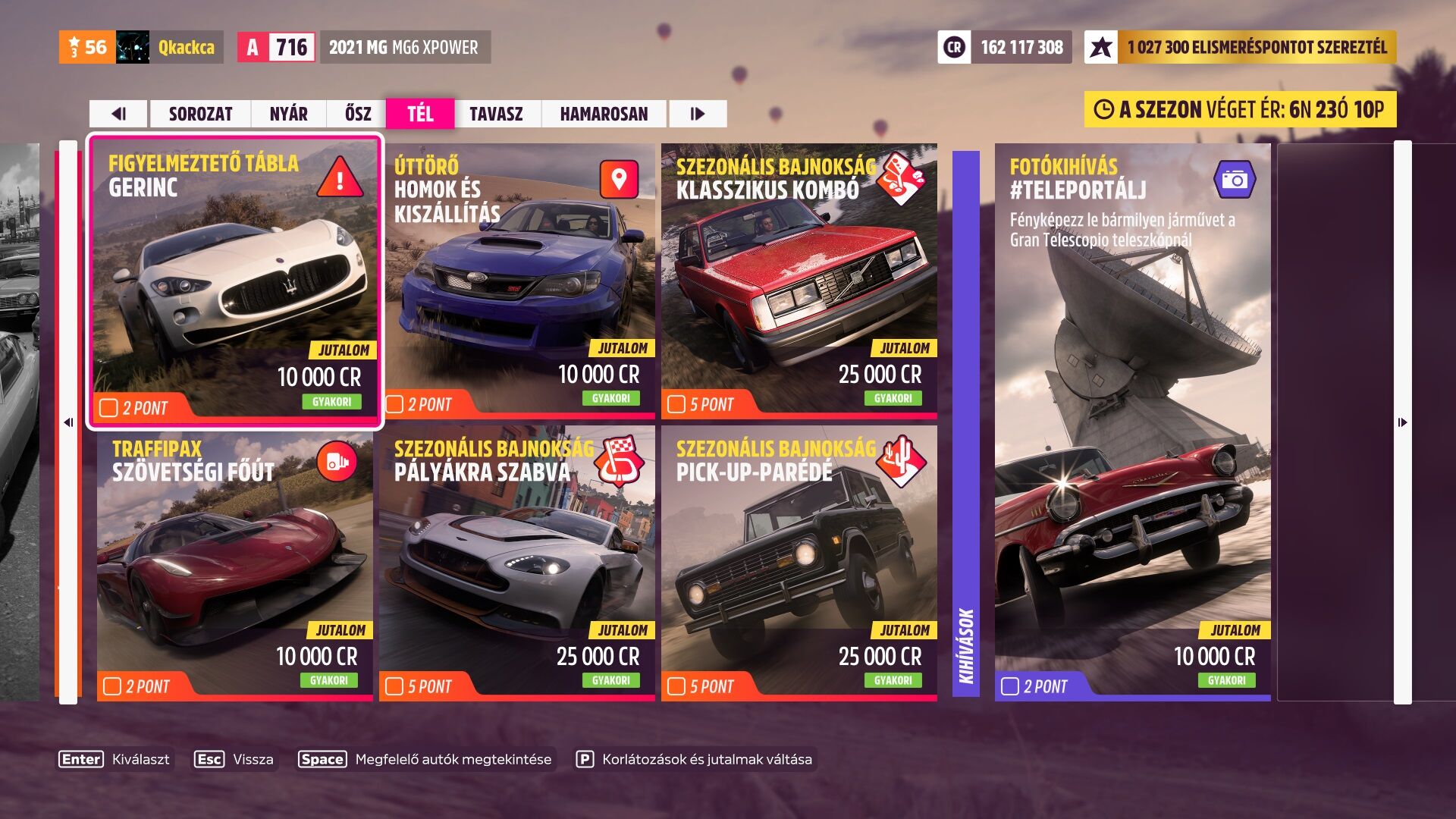Open the Úttörő Homok és Kiszállítás card

pyautogui.click(x=517, y=281)
